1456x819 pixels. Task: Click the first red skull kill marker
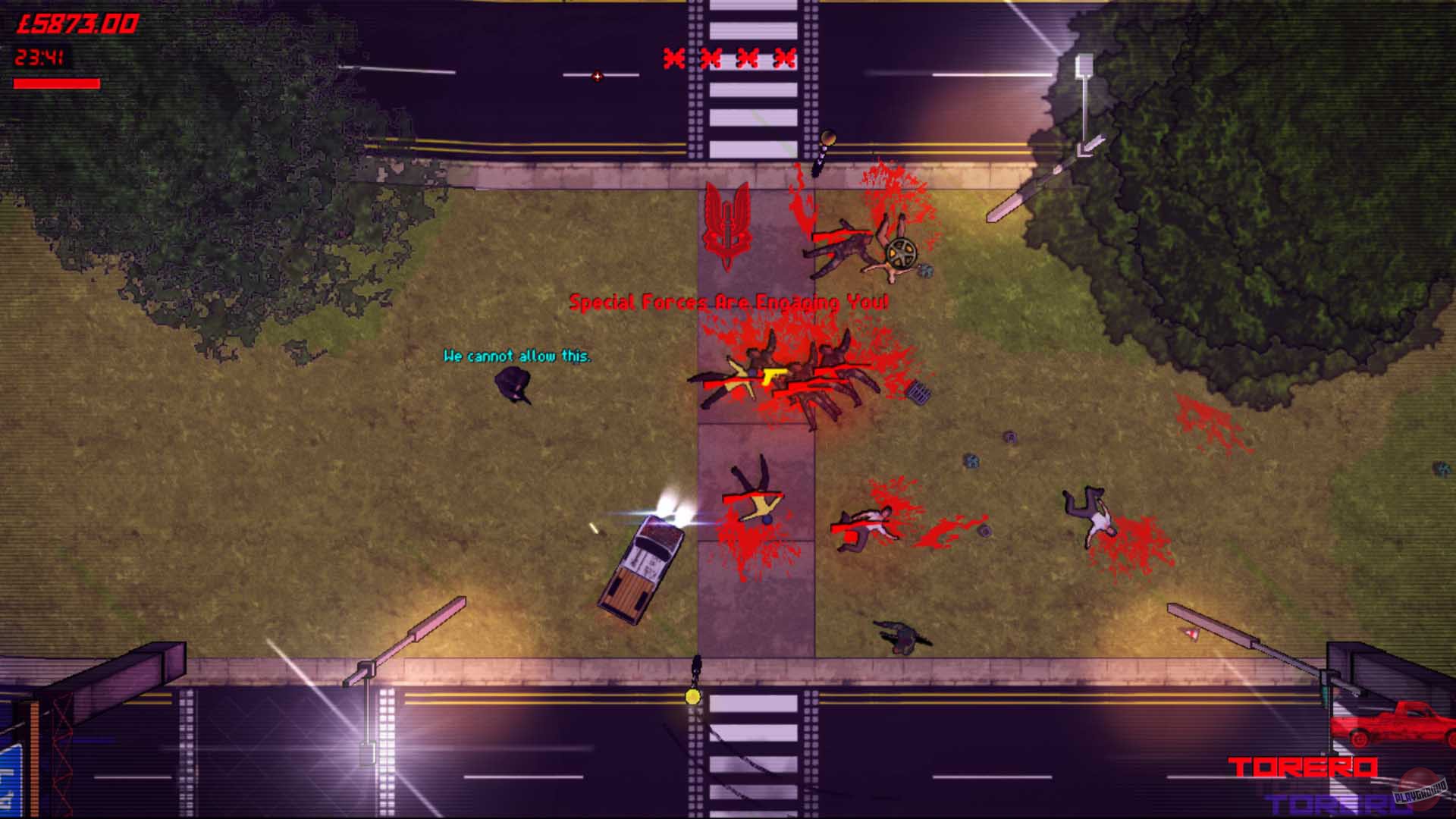(x=673, y=58)
